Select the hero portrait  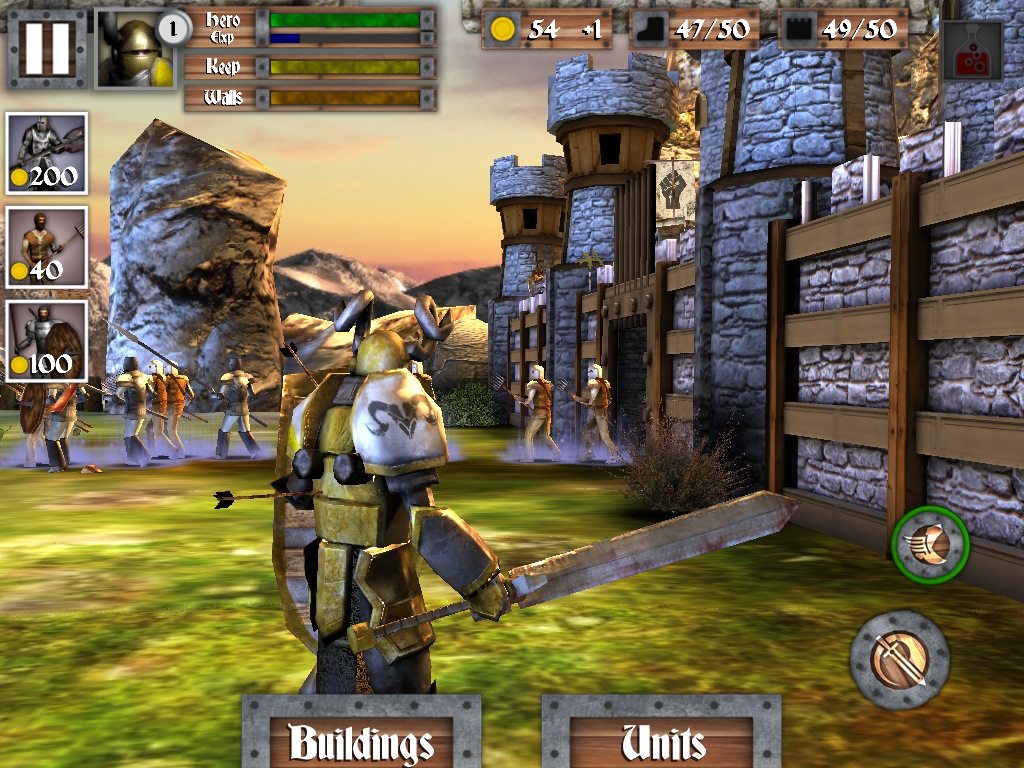135,48
